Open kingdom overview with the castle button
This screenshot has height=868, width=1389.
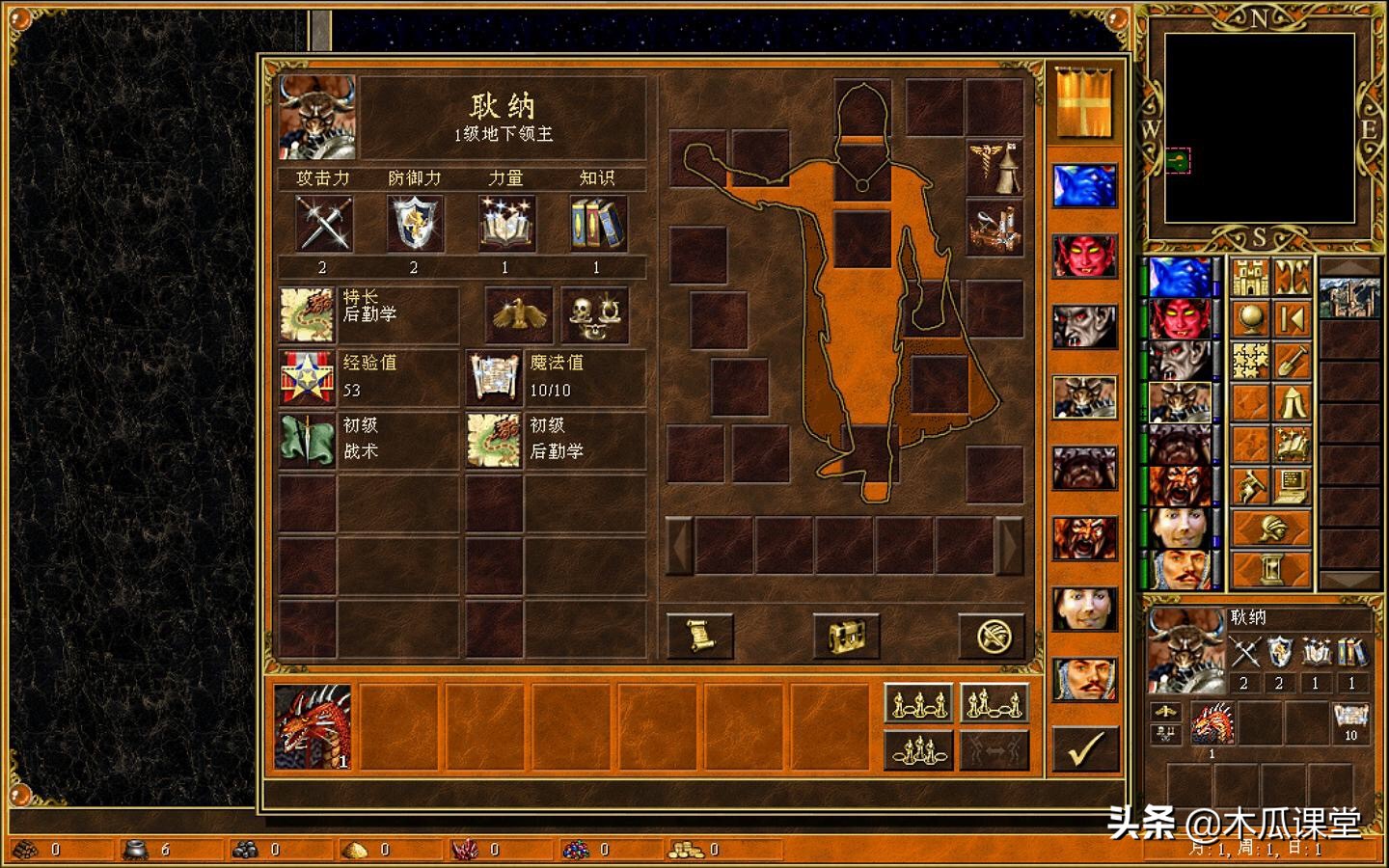(x=1250, y=278)
